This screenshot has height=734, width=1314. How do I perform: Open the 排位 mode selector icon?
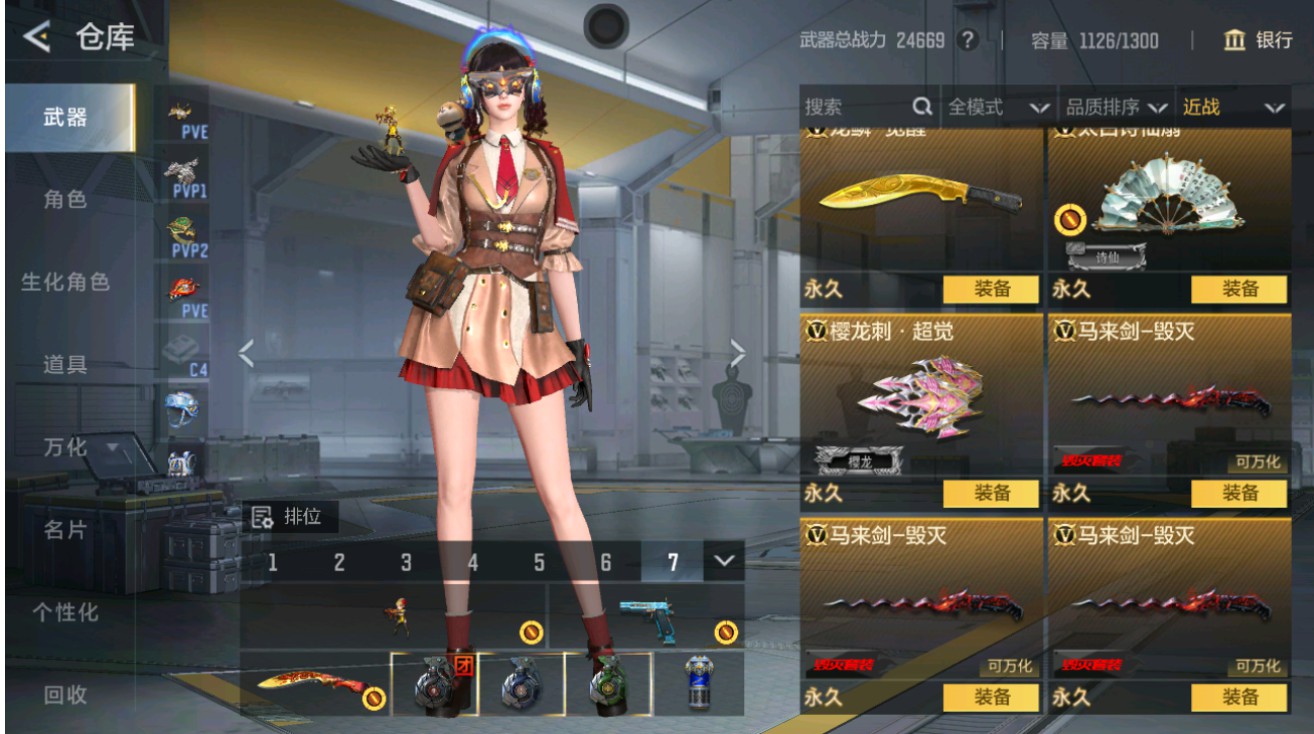(260, 516)
